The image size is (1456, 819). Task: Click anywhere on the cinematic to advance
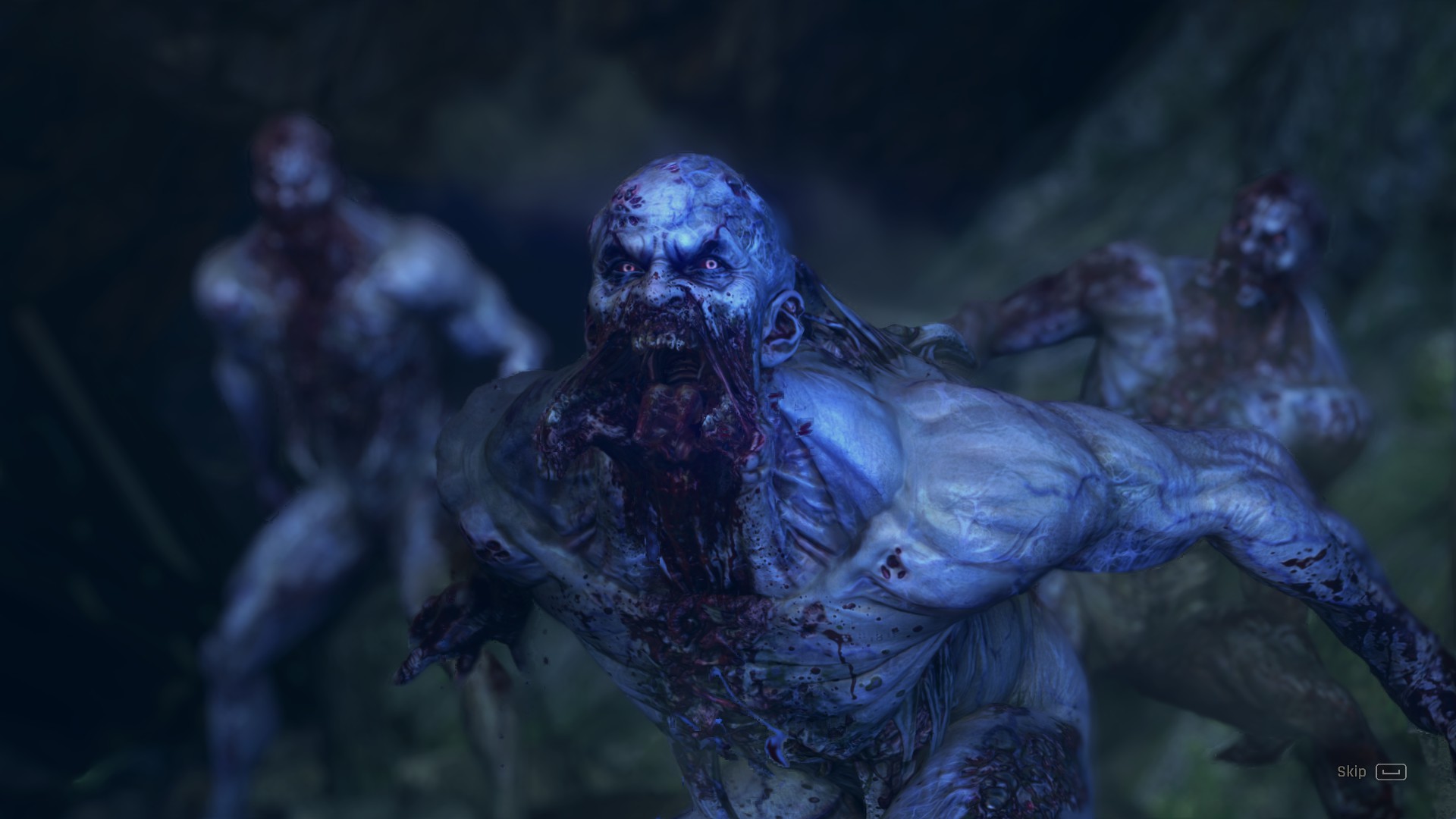pos(728,409)
